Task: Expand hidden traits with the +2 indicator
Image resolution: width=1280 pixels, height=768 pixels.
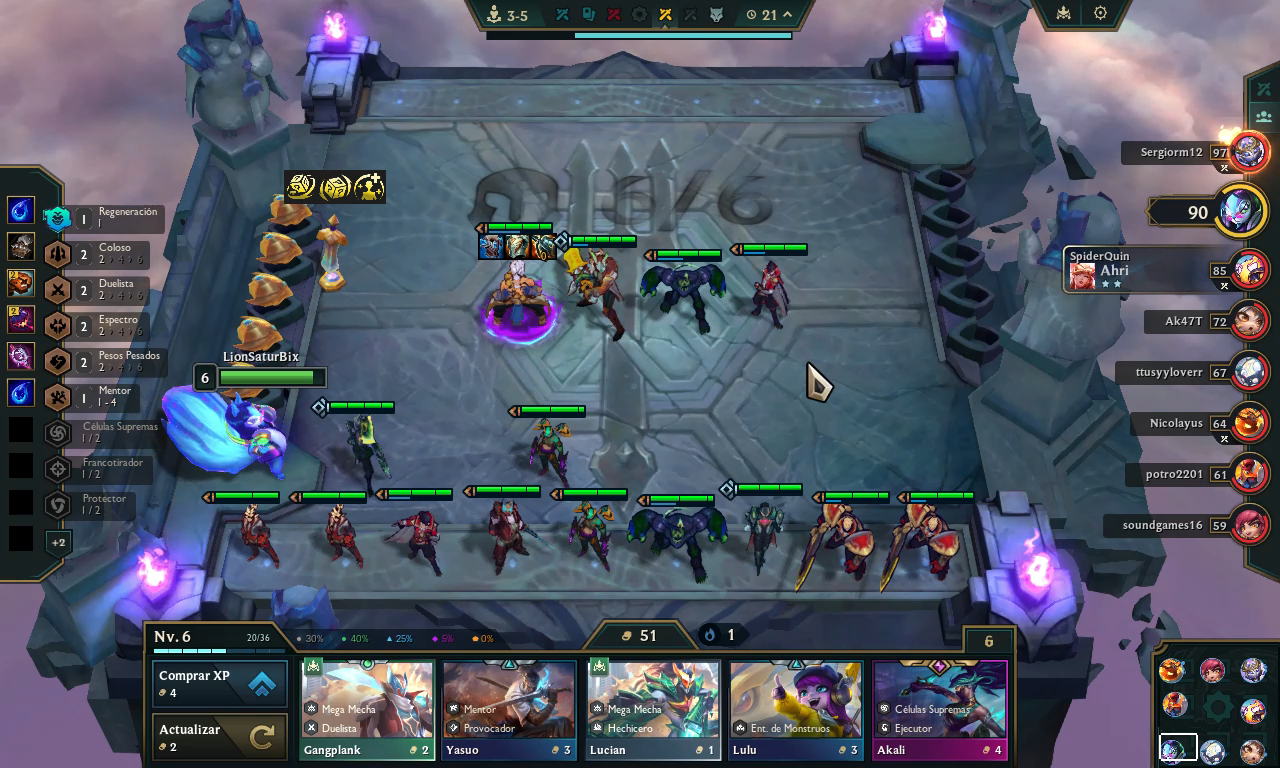Action: coord(58,543)
